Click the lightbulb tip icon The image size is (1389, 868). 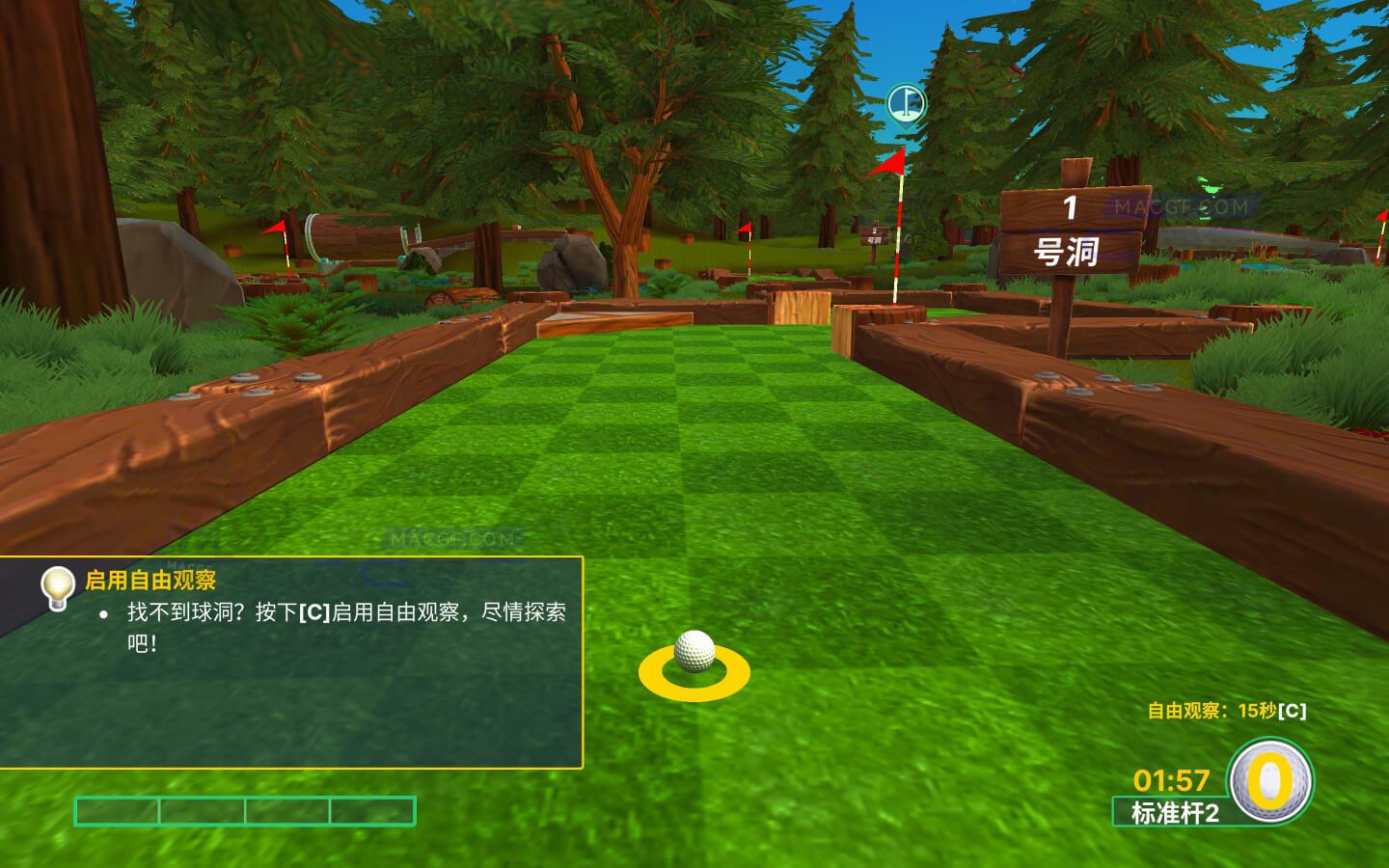(x=57, y=583)
